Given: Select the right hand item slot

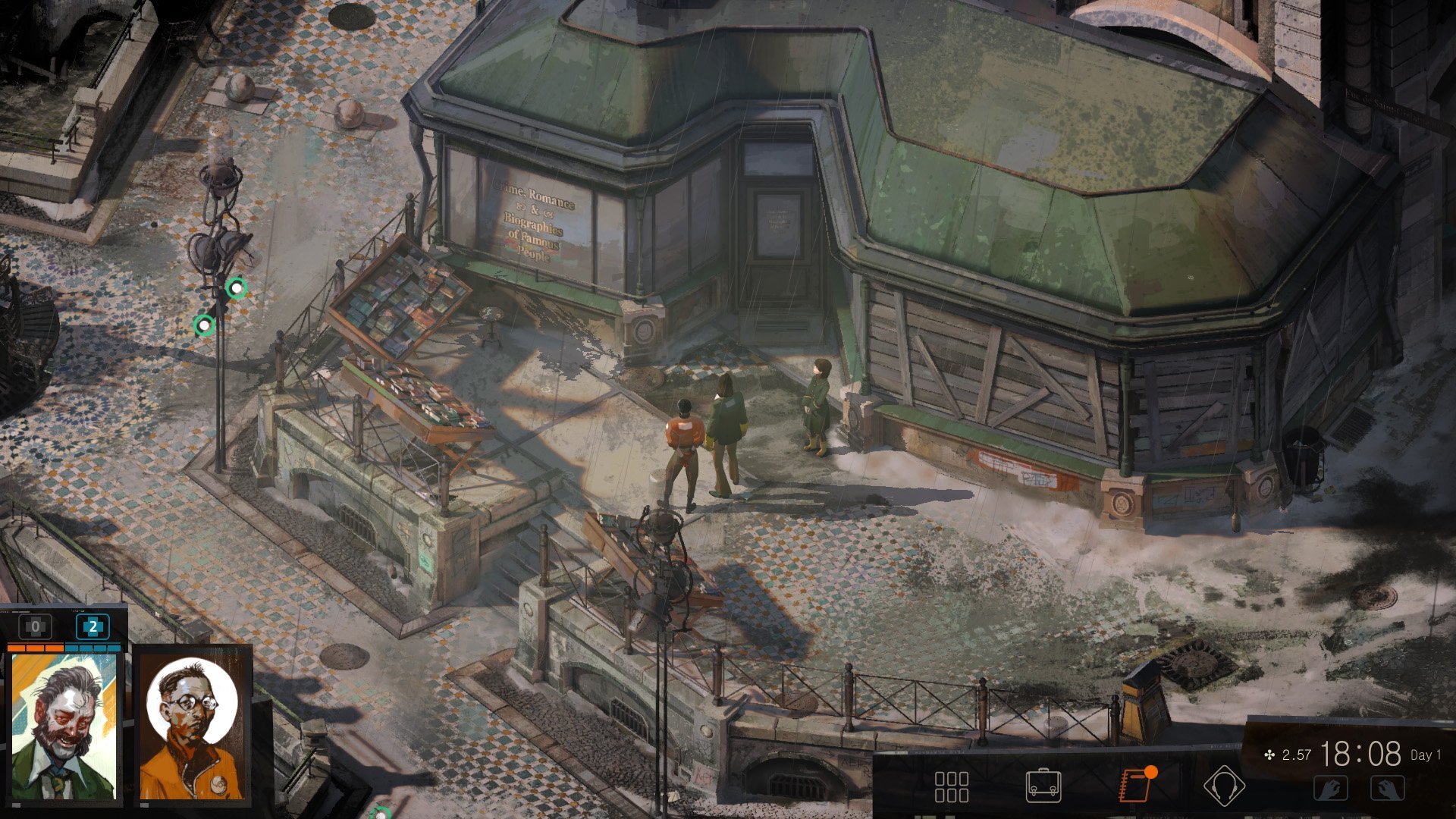Looking at the screenshot, I should [x=1388, y=789].
